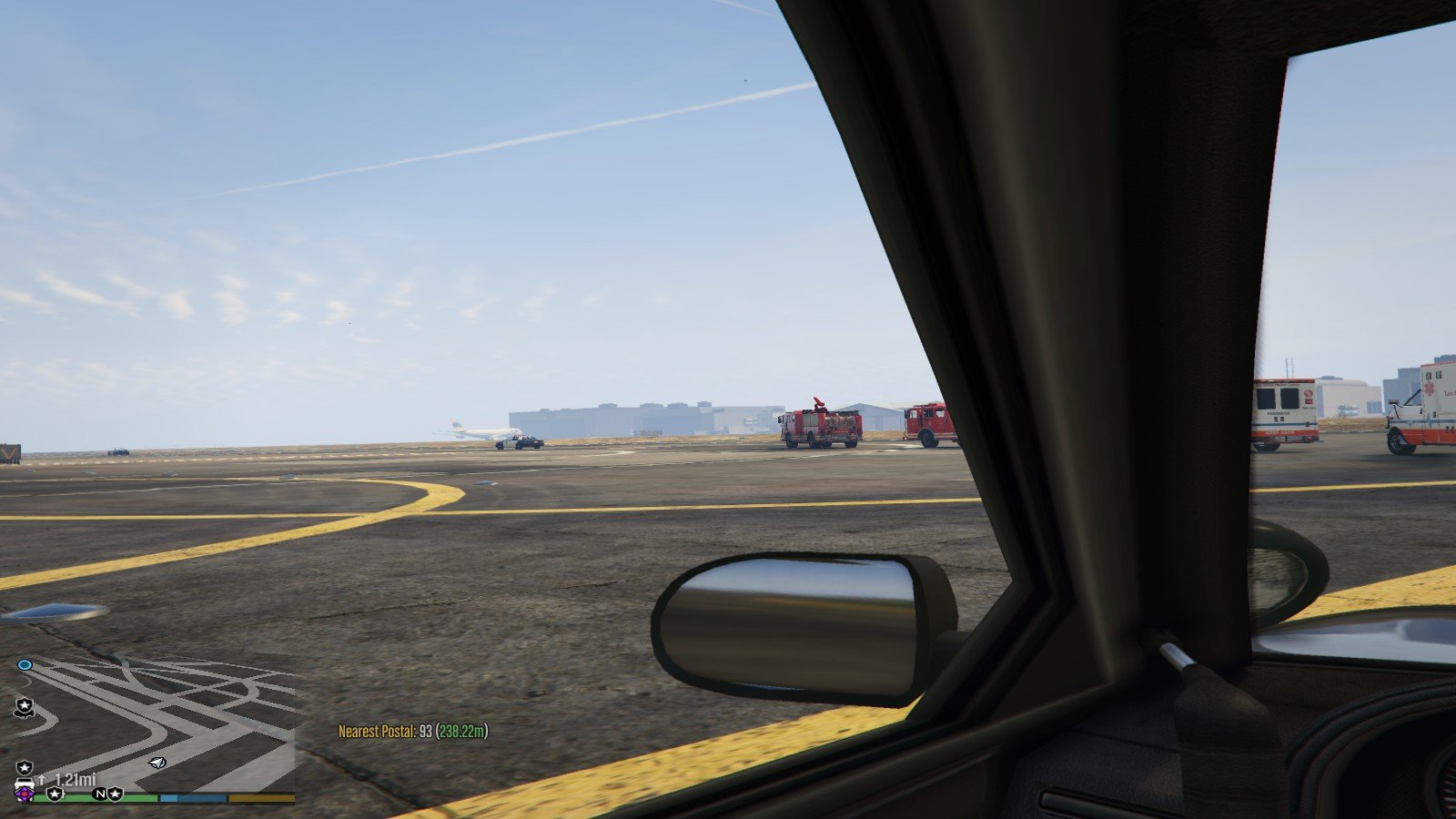Screen dimensions: 1456x819
Task: Select the north compass N marker
Action: click(x=99, y=794)
